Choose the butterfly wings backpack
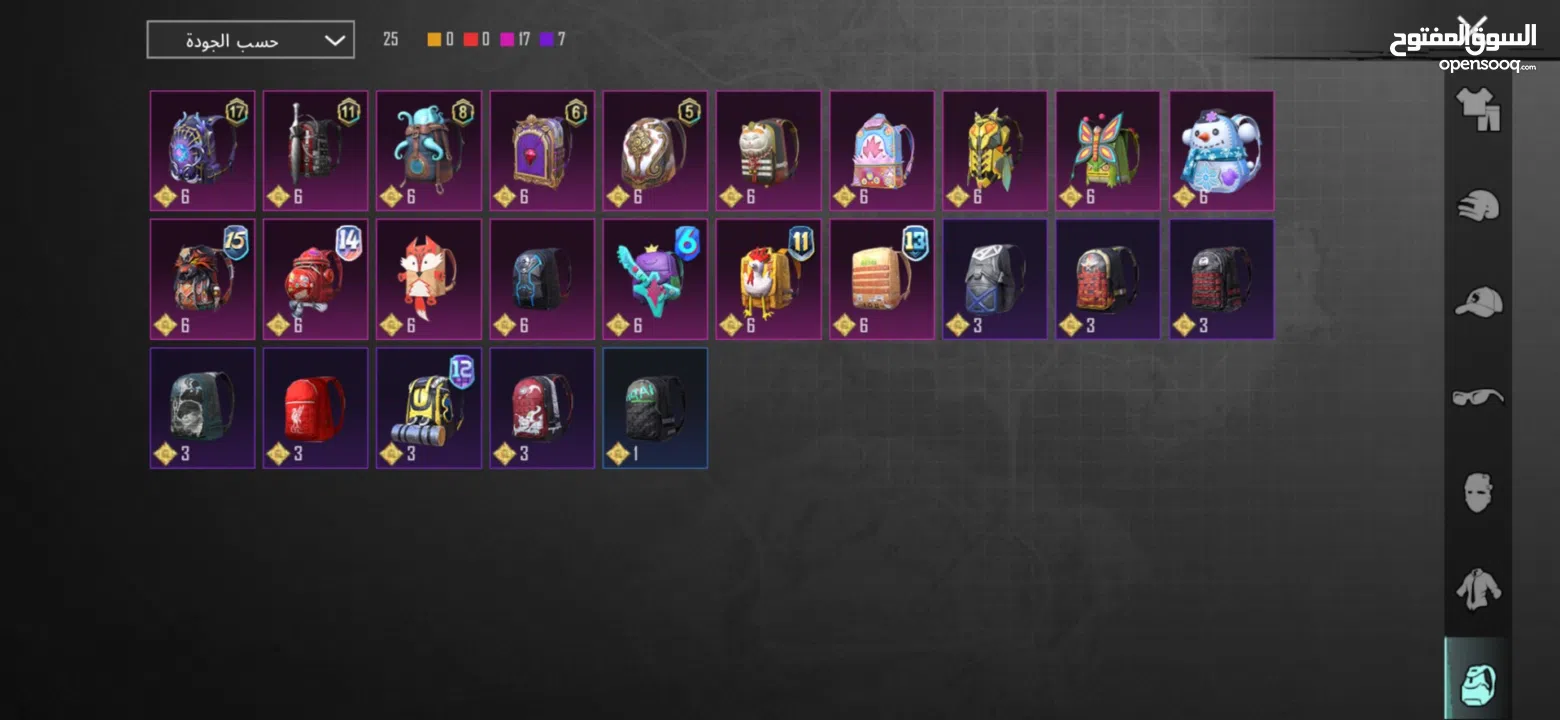 pos(1108,151)
